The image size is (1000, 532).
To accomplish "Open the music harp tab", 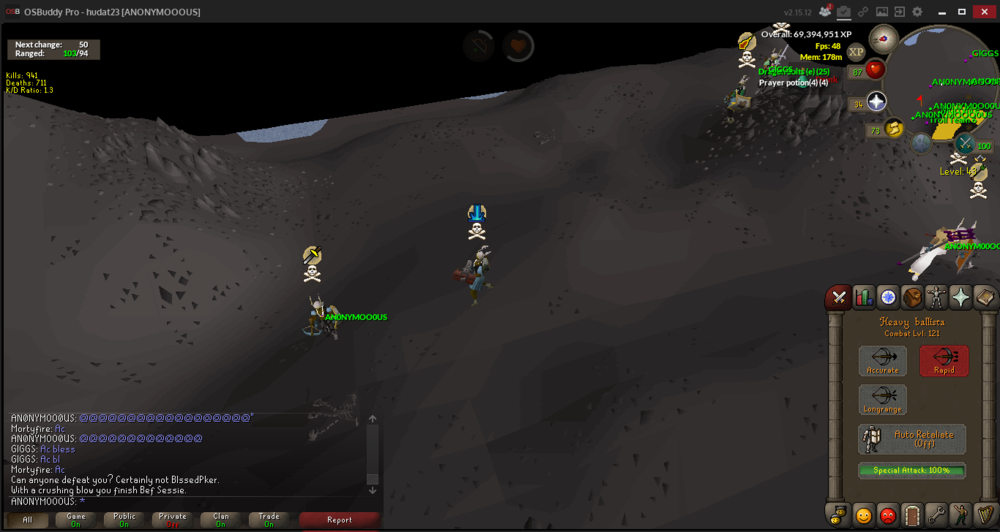I will [985, 515].
